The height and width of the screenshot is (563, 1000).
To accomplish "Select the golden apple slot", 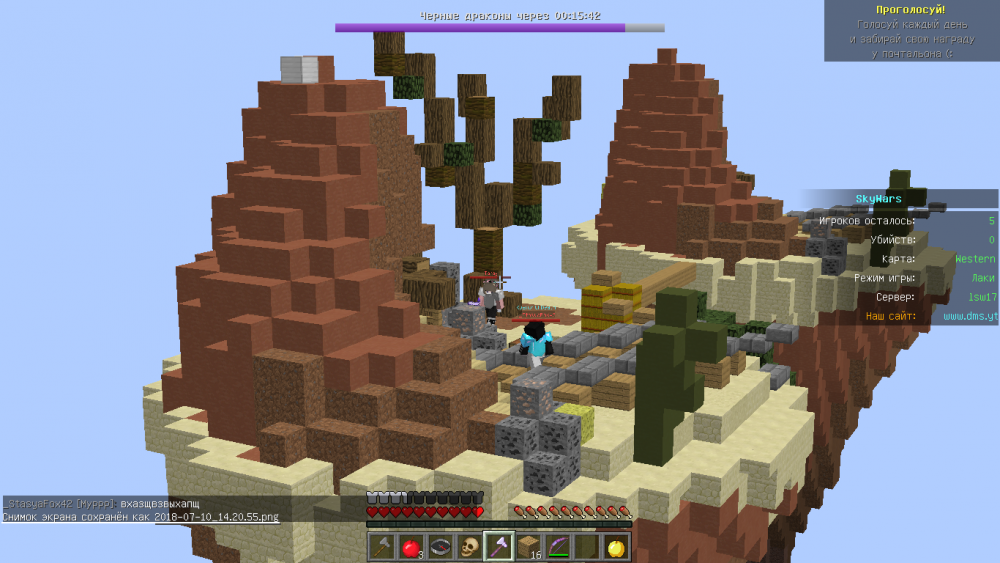I will click(614, 547).
